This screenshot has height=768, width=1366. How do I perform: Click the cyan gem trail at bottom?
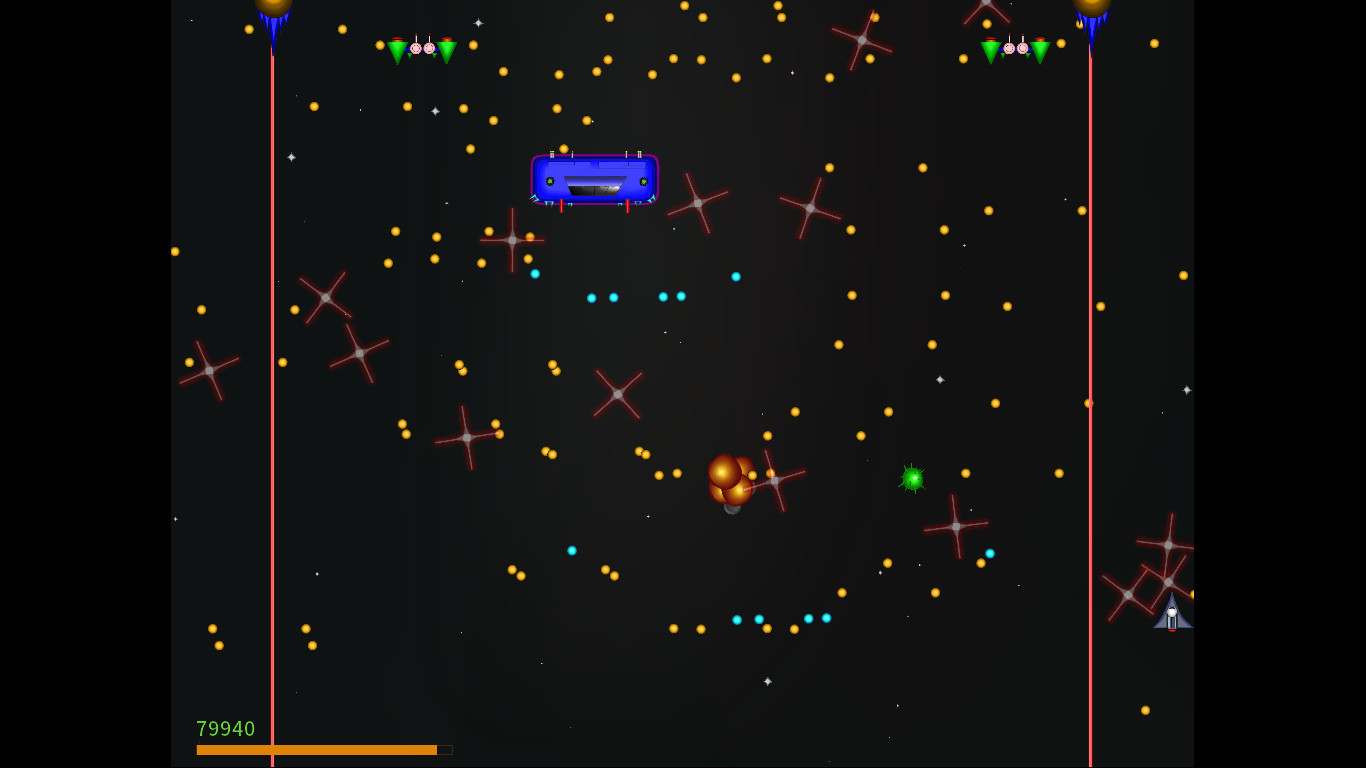(x=780, y=619)
